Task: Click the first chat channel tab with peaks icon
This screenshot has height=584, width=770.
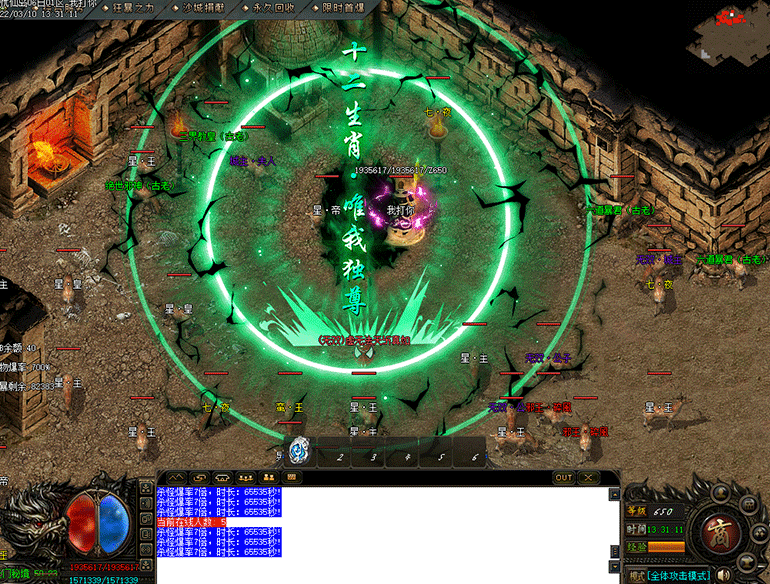Action: tap(175, 478)
